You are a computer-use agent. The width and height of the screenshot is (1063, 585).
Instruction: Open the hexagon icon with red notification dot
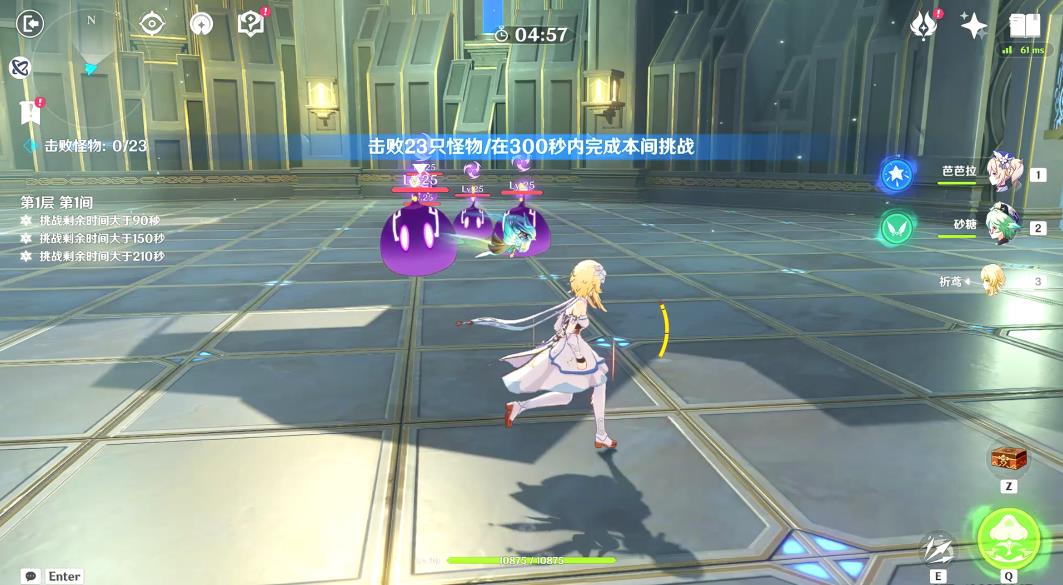[251, 23]
